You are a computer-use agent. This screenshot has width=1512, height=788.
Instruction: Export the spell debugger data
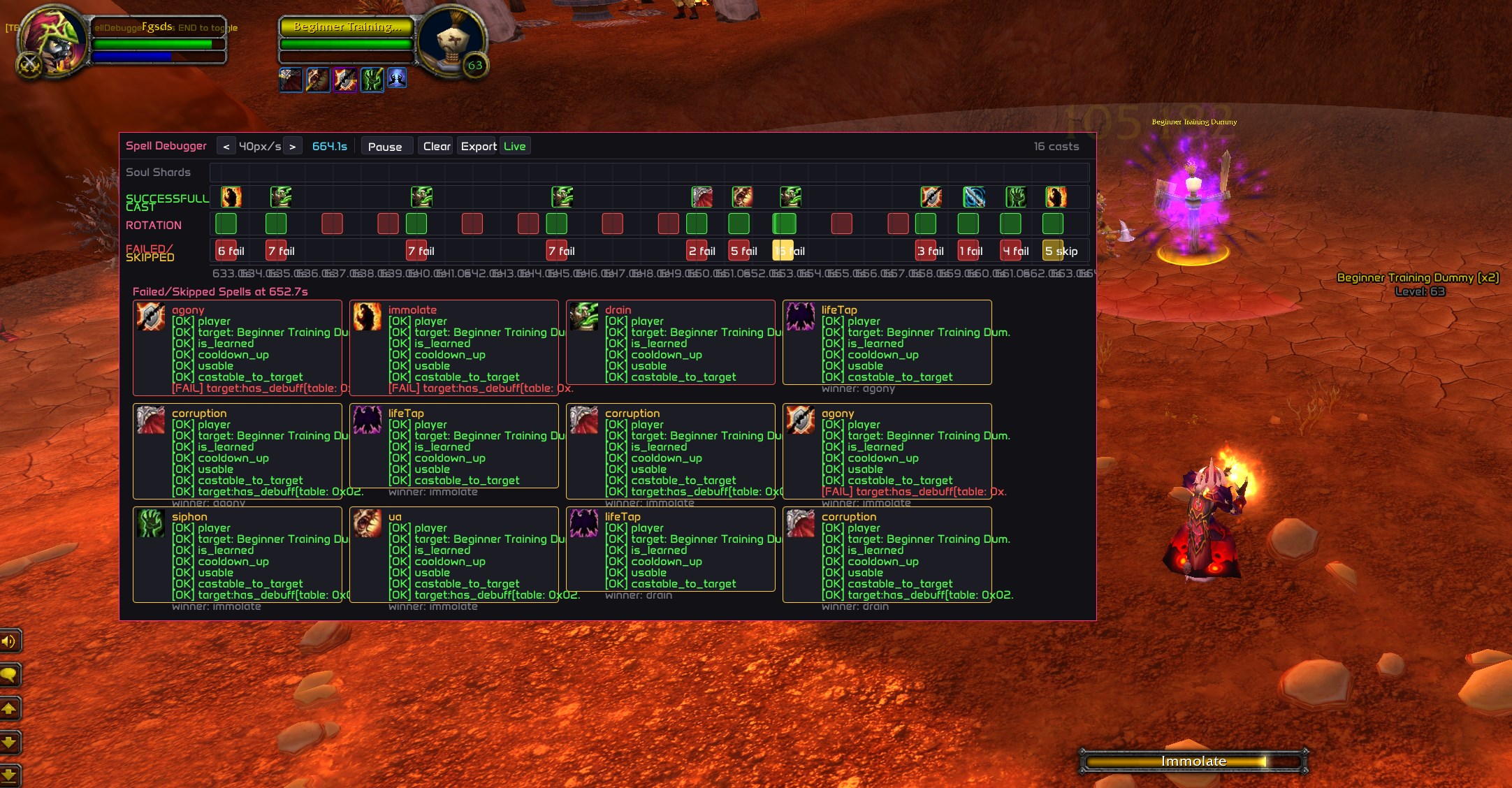(x=478, y=146)
